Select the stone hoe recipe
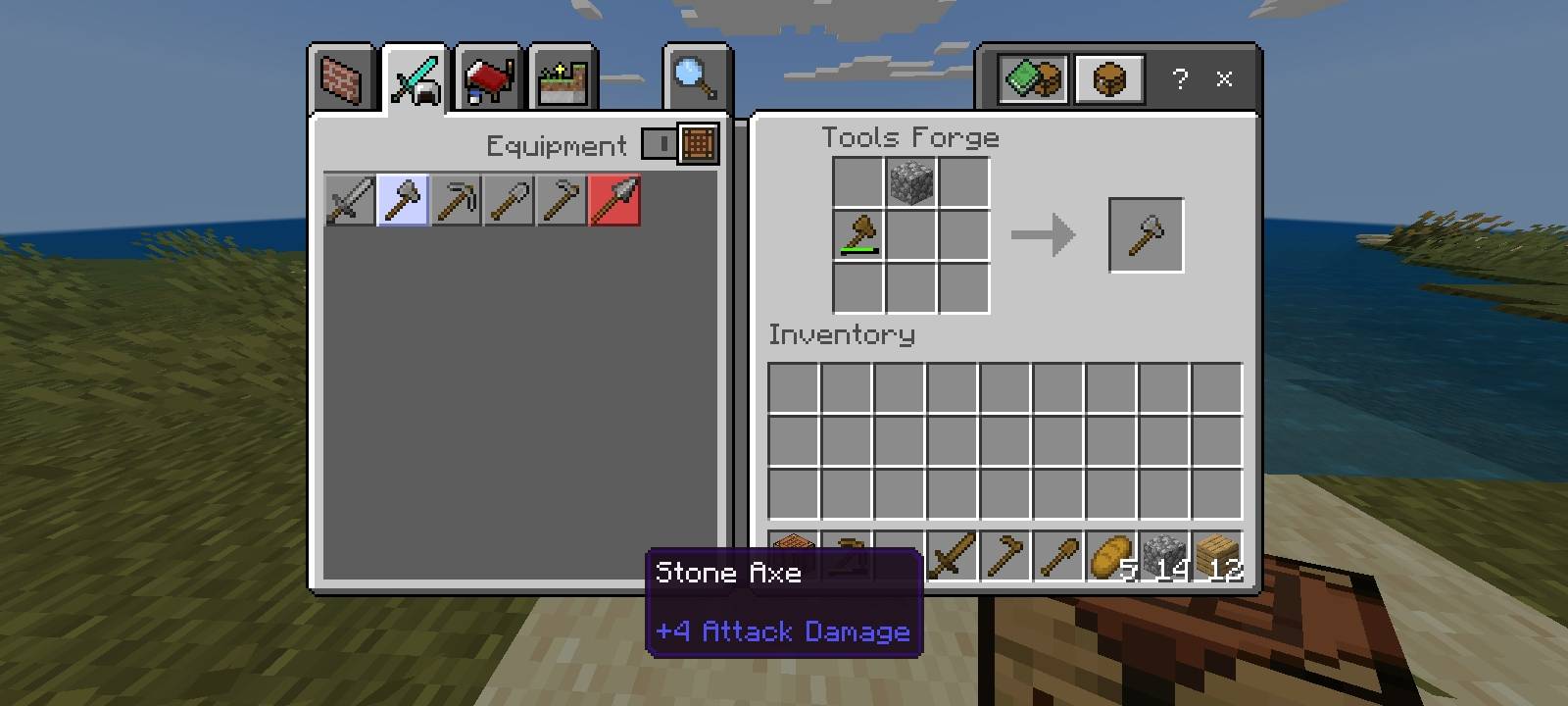 [x=562, y=201]
